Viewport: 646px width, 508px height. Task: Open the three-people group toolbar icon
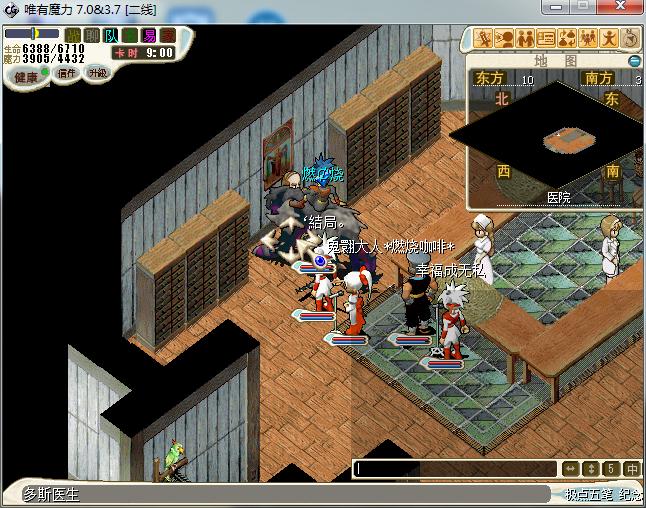point(588,39)
